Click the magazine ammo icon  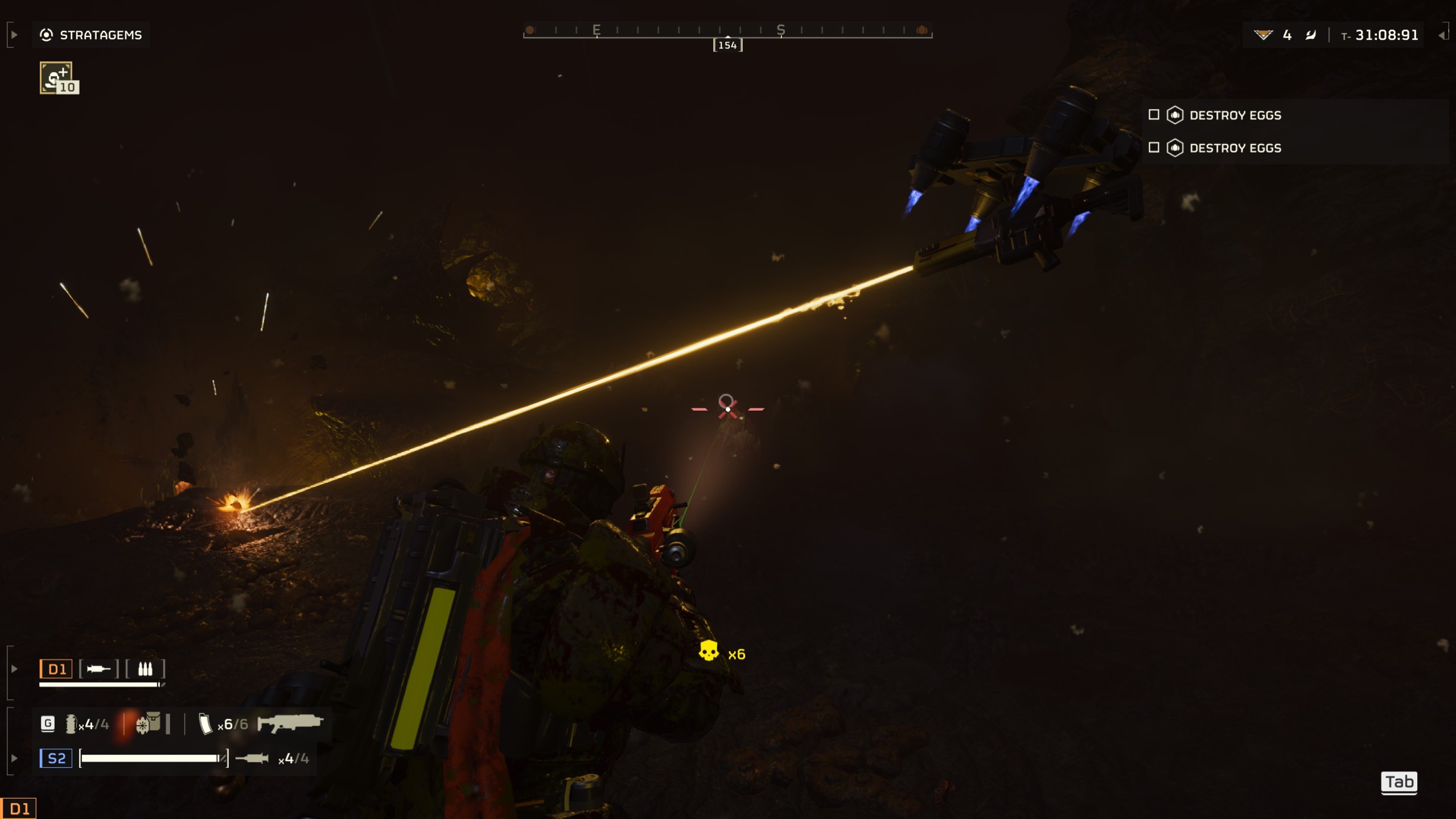(205, 724)
